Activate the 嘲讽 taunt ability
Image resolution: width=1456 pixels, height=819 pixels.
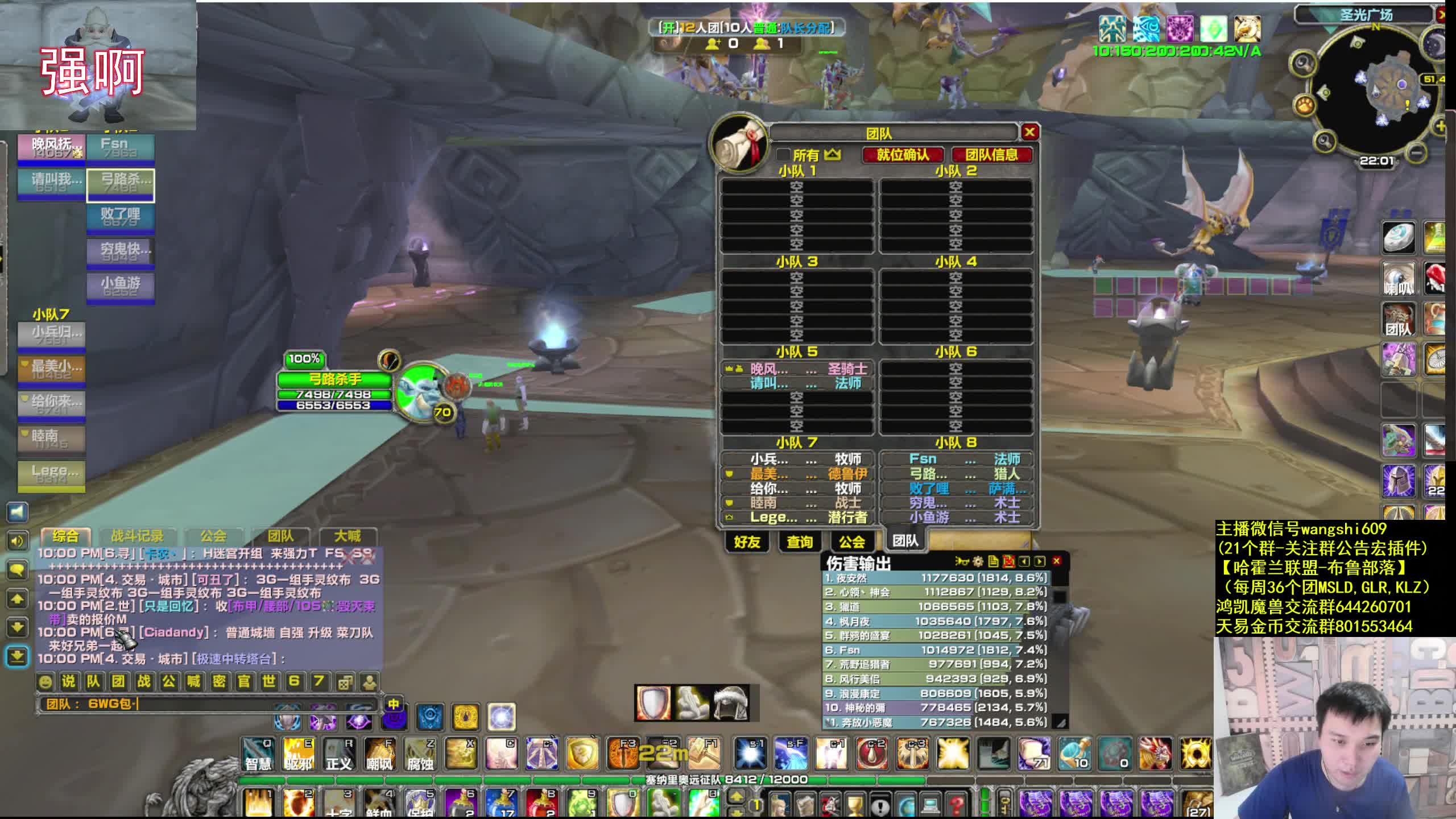coord(379,754)
